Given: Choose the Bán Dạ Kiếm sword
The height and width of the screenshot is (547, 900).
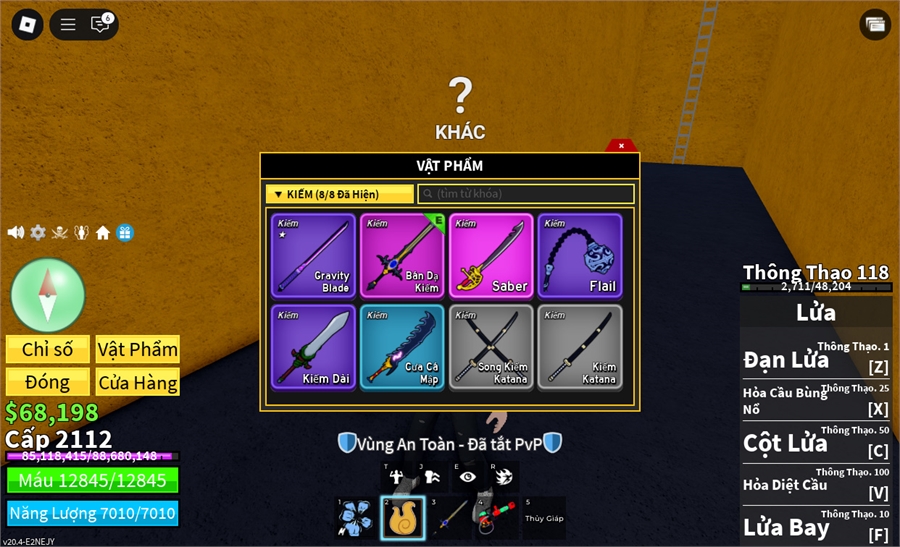Looking at the screenshot, I should pyautogui.click(x=403, y=256).
